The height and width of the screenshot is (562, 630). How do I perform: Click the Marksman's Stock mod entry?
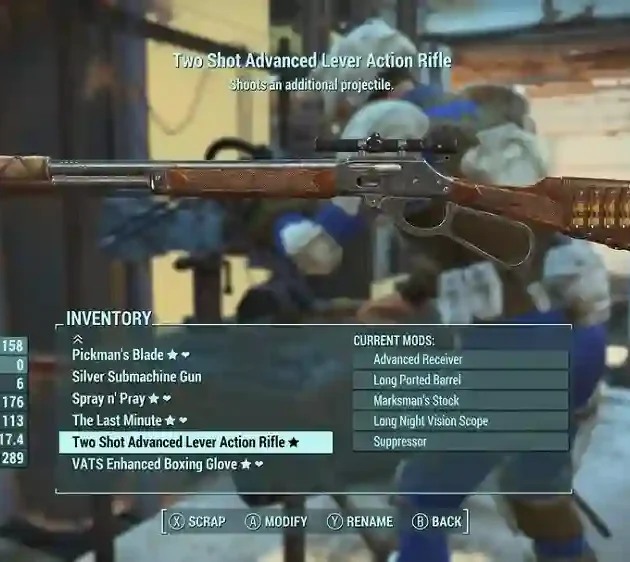tap(460, 400)
